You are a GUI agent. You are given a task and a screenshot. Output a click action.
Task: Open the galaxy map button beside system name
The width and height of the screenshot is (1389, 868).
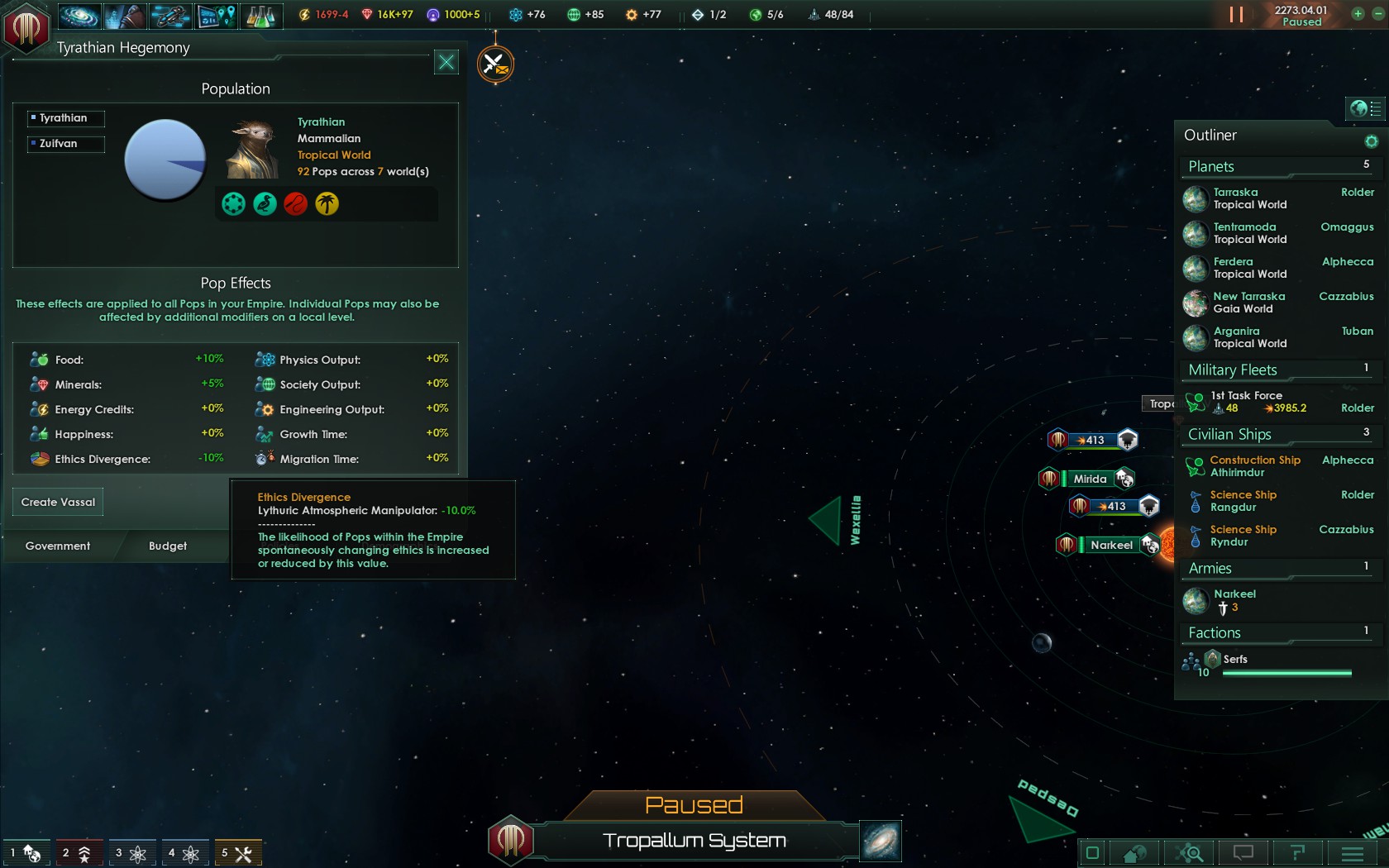[x=881, y=841]
